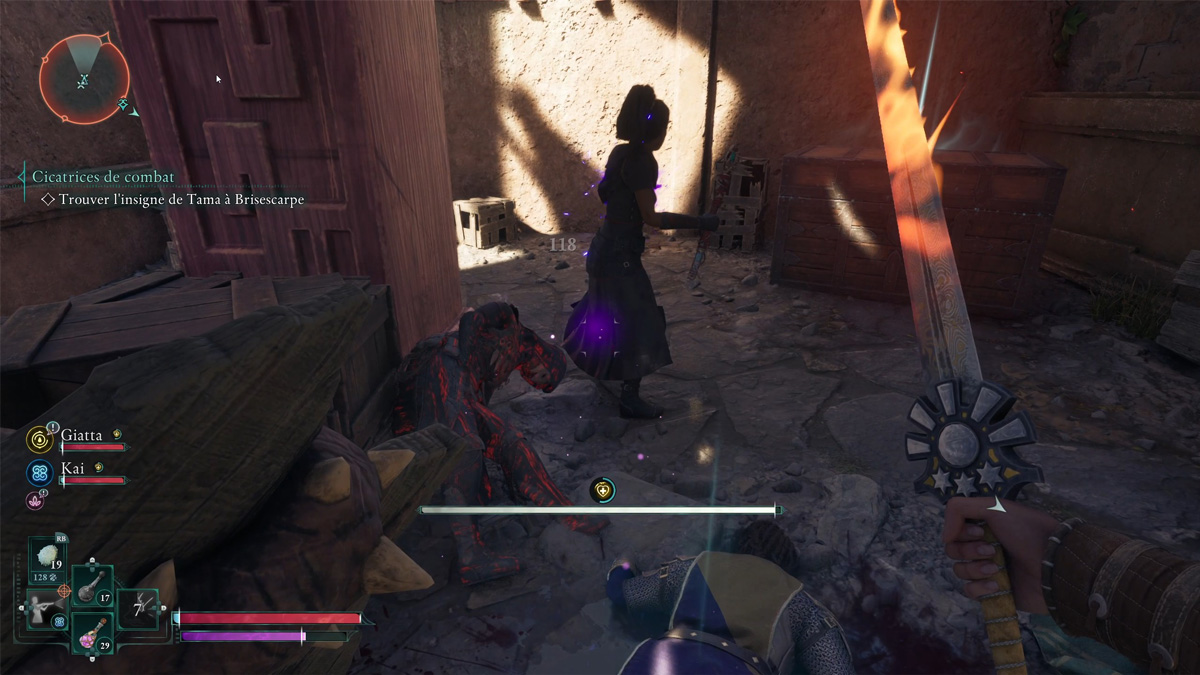Select the white fluffy item slot with 19
Image resolution: width=1200 pixels, height=675 pixels.
[x=47, y=562]
